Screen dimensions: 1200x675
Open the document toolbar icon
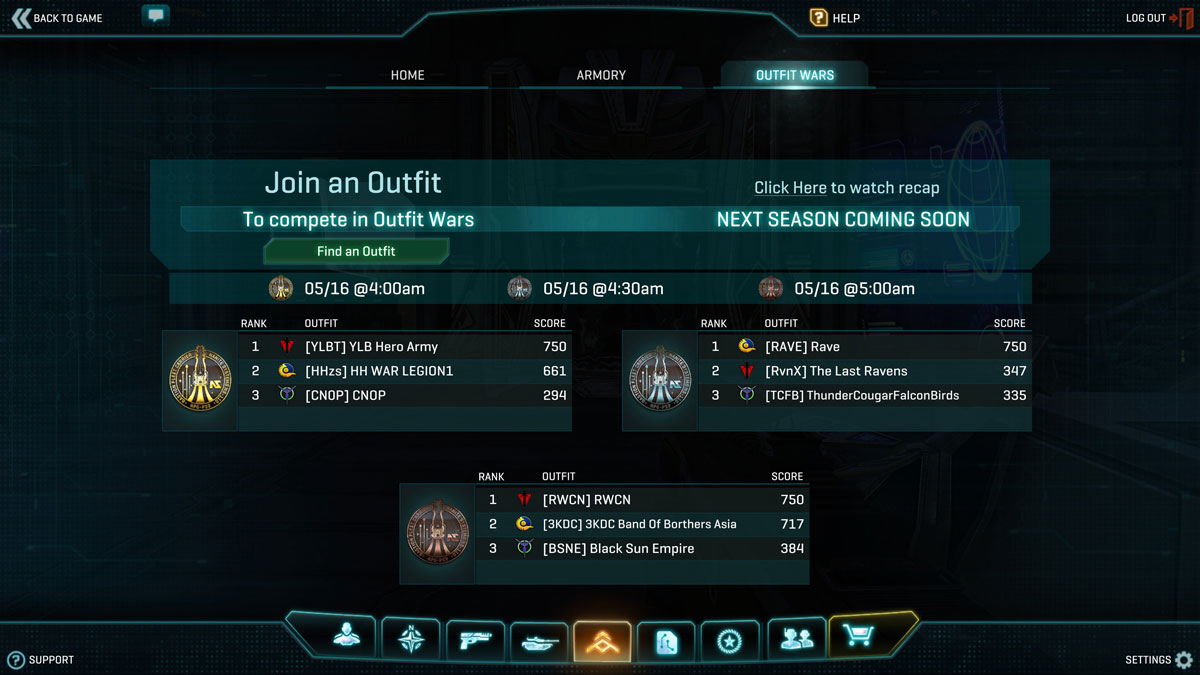(666, 641)
